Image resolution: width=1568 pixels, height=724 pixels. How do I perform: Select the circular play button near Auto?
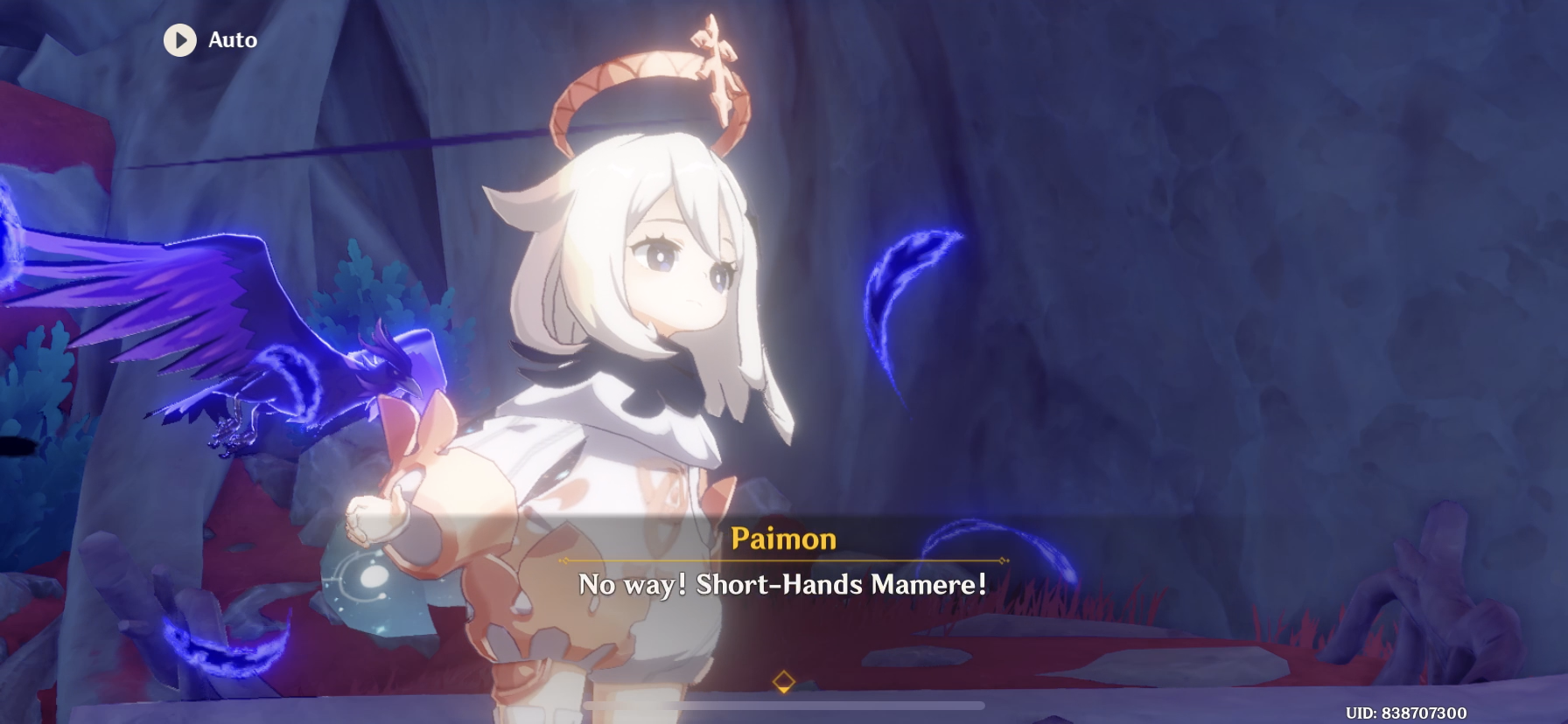(x=181, y=40)
